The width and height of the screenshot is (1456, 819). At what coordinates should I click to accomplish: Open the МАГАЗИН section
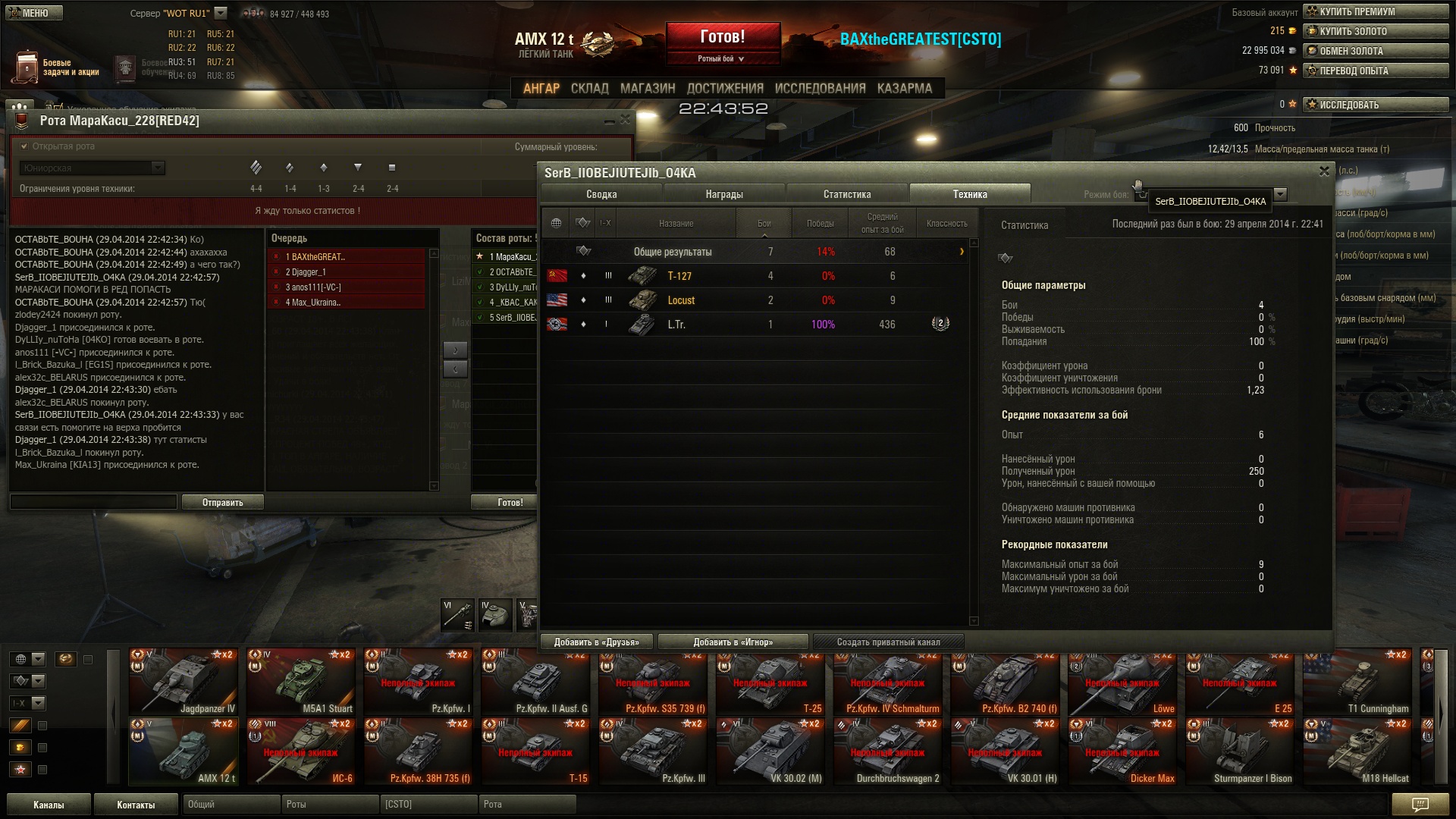point(647,89)
